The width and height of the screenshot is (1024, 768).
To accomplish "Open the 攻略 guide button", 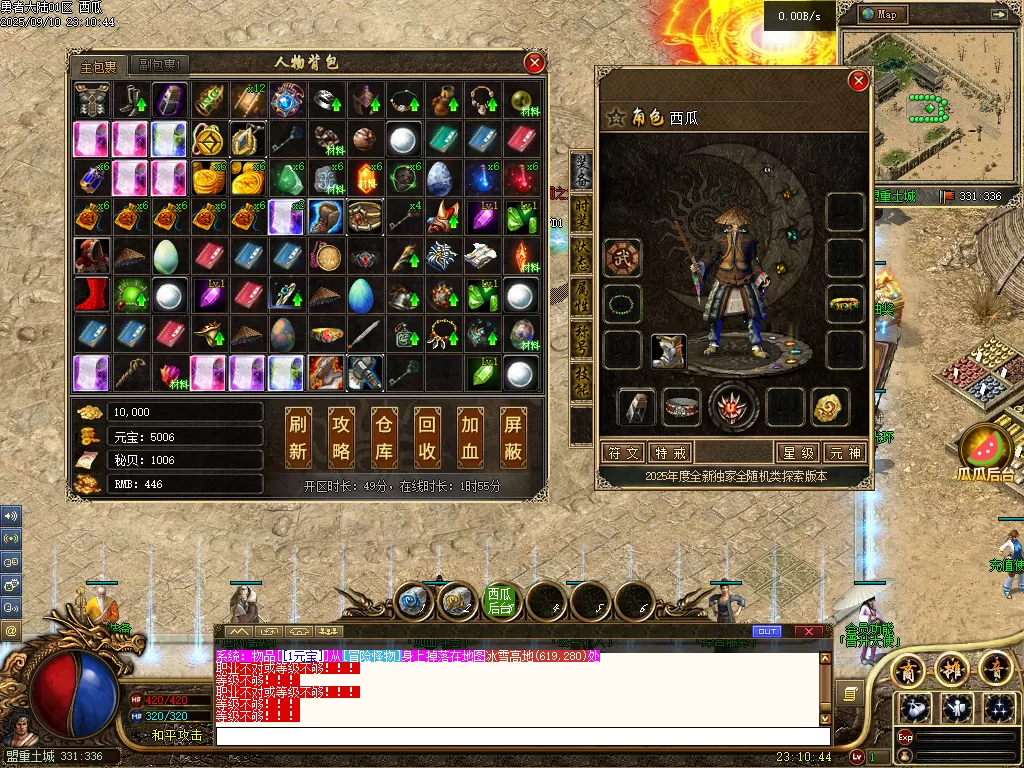I will click(341, 438).
